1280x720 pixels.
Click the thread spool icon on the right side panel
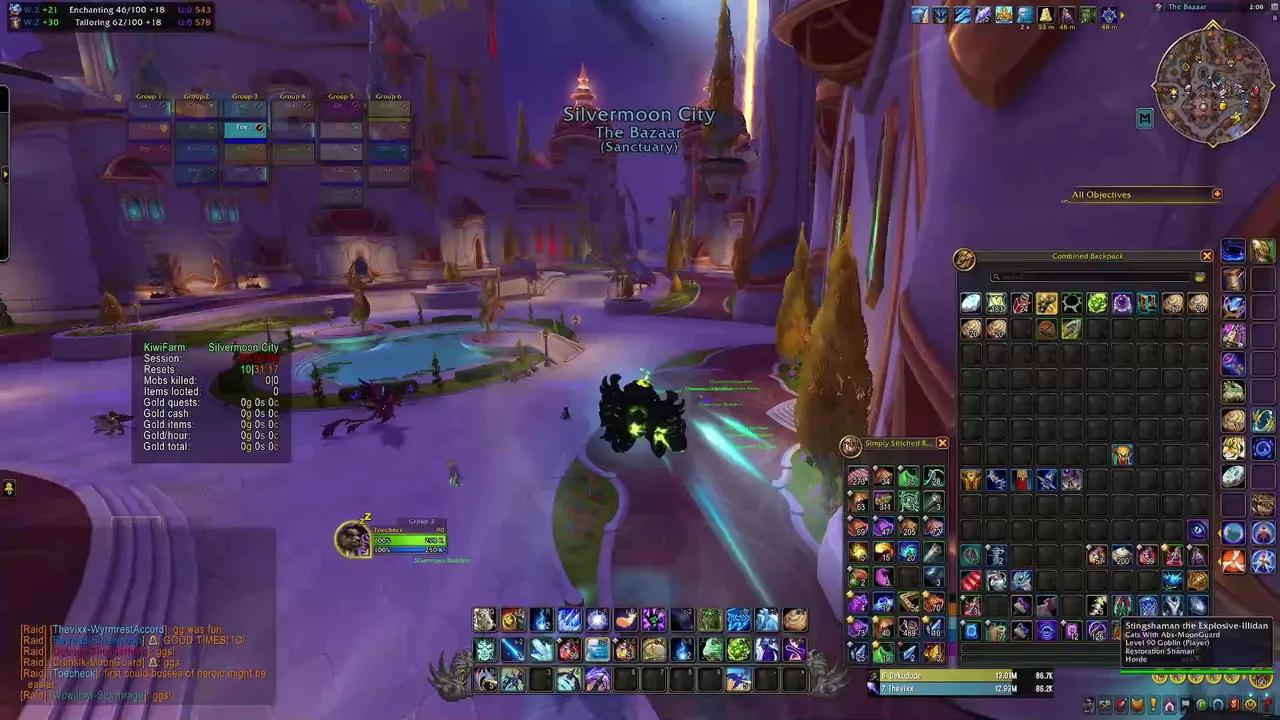pyautogui.click(x=1233, y=278)
